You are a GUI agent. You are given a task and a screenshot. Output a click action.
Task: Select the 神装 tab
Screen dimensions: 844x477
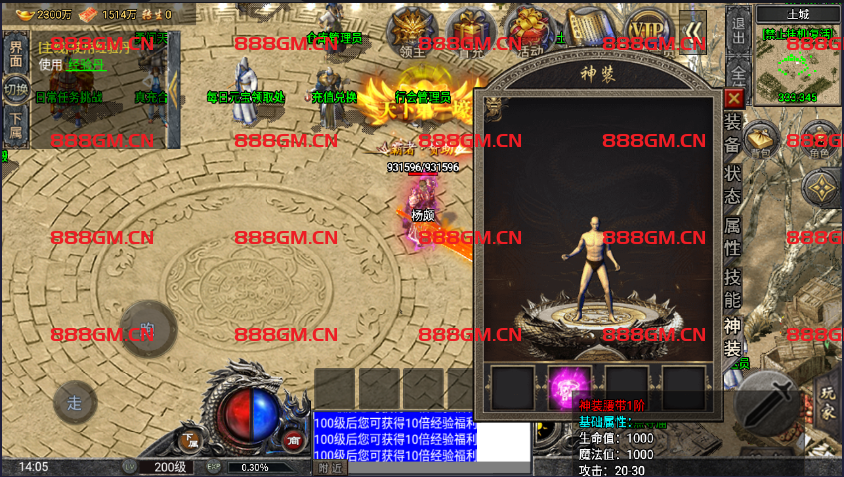[x=733, y=338]
